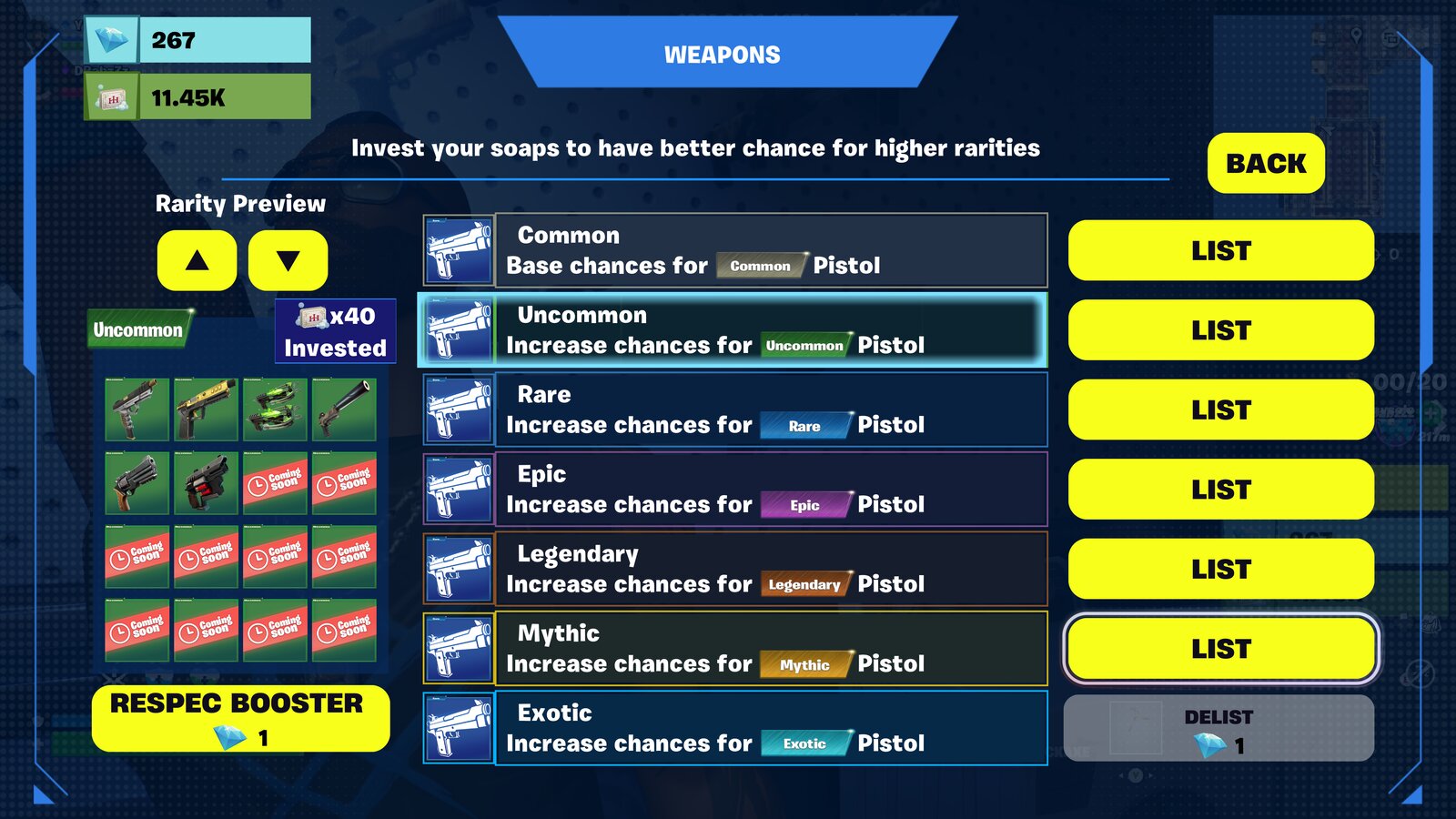The image size is (1456, 819).
Task: Click the DELIST button on the Exotic row
Action: pos(1219,728)
